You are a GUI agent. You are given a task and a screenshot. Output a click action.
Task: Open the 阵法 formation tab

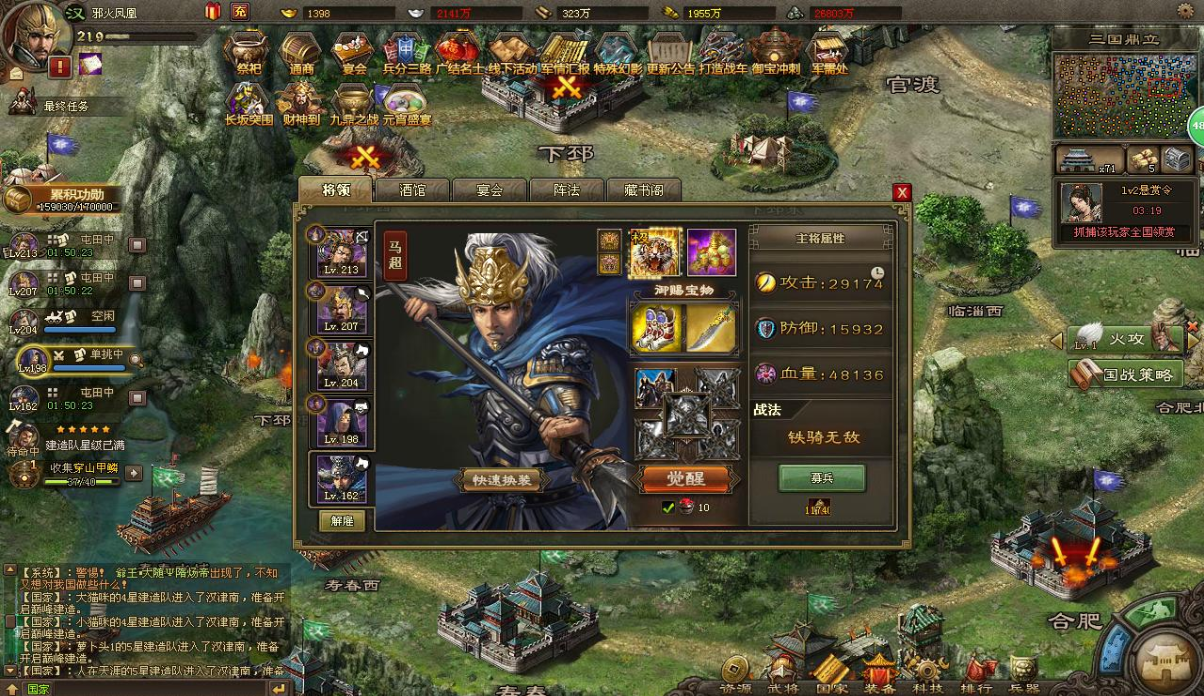pos(567,189)
